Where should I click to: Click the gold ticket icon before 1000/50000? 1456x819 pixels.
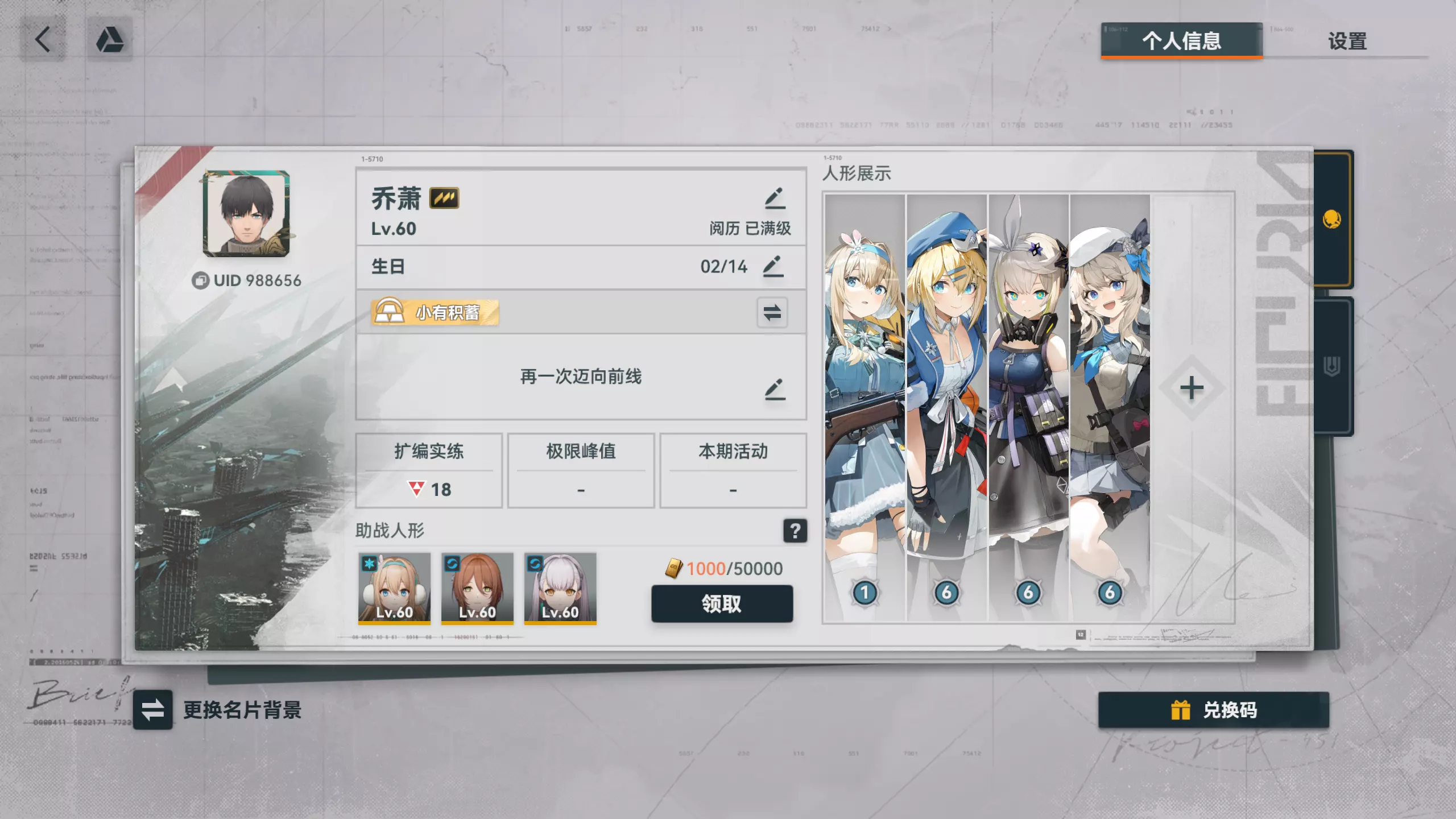pyautogui.click(x=674, y=569)
